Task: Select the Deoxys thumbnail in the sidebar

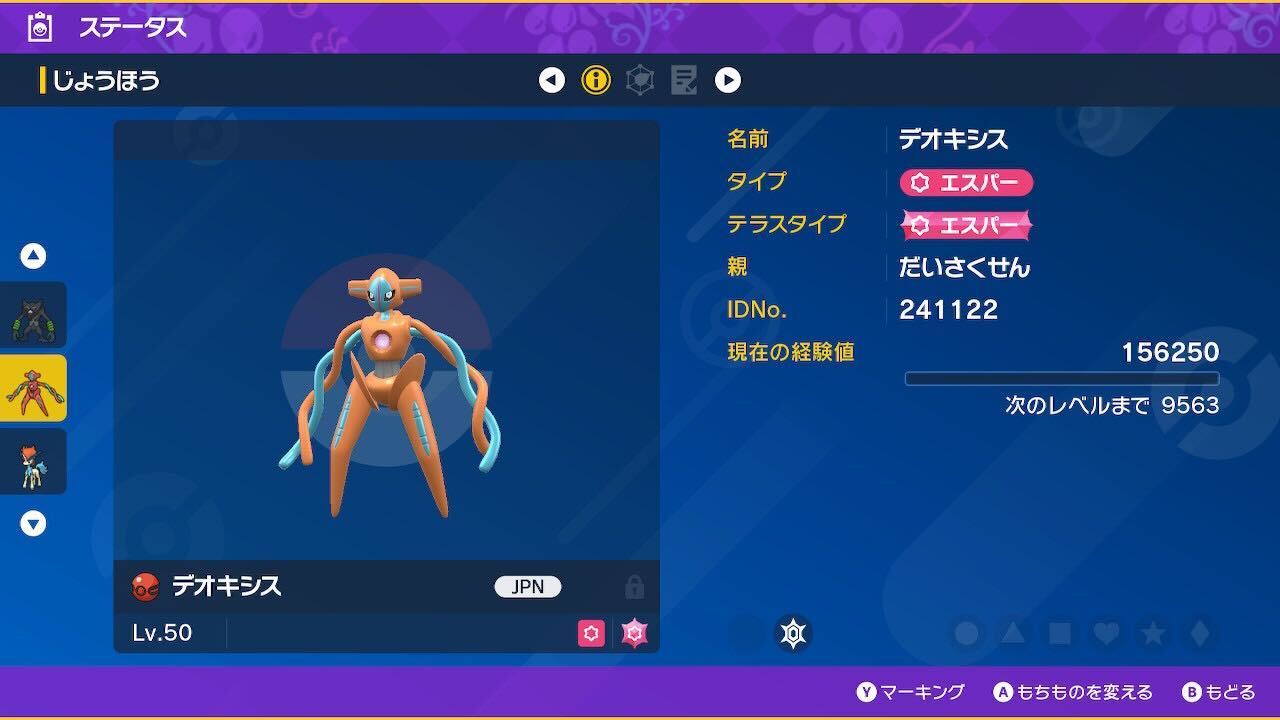Action: [33, 388]
